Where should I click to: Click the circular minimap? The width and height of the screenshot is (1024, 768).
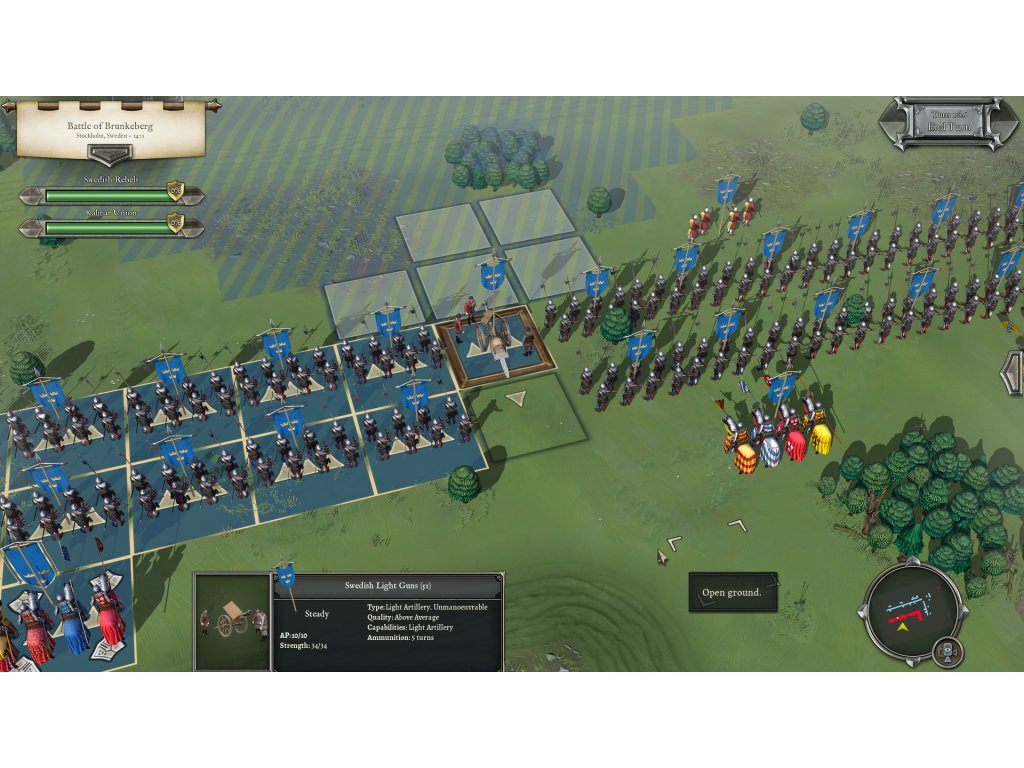click(x=910, y=612)
